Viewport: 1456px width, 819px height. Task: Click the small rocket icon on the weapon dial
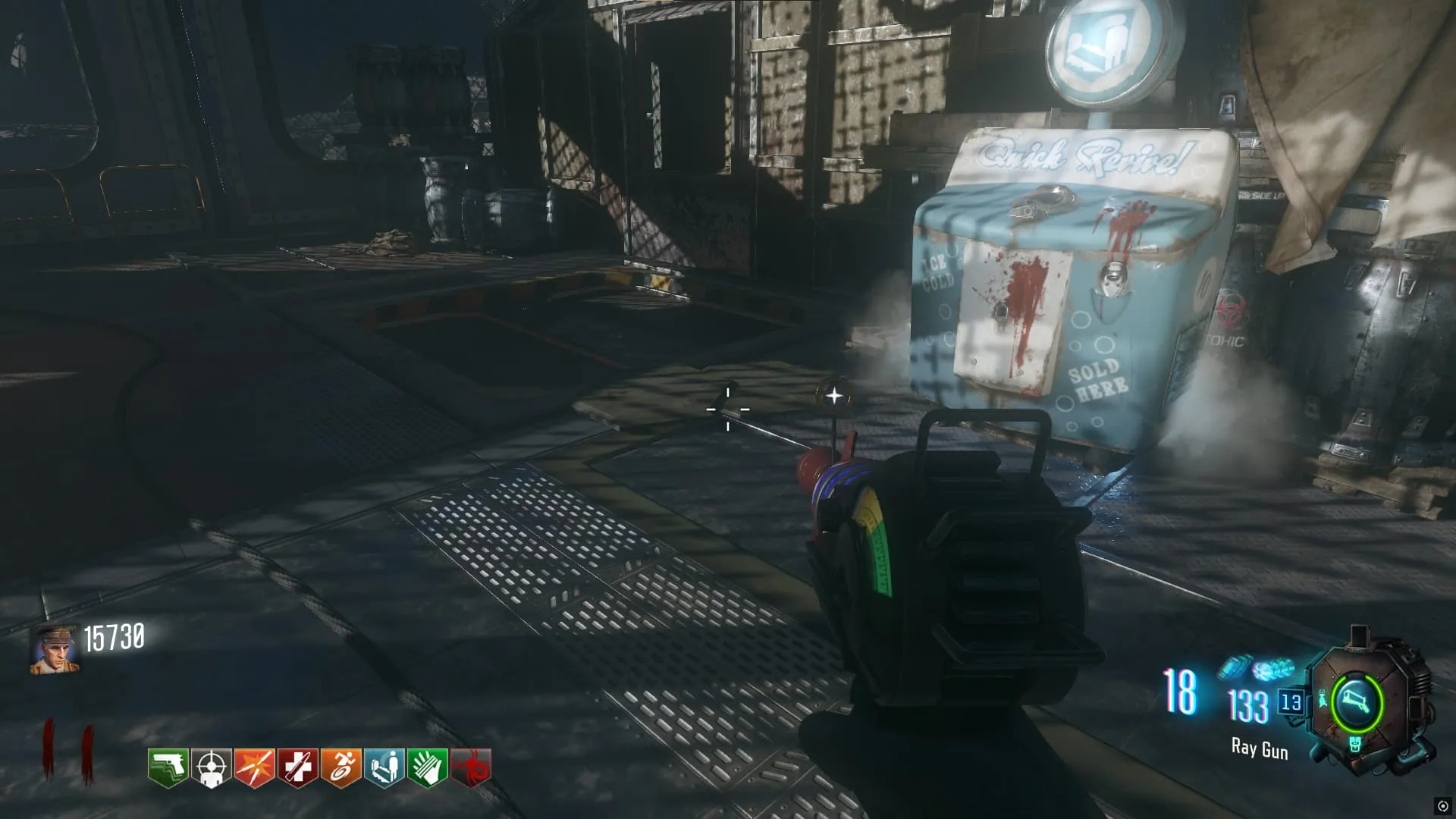pyautogui.click(x=1323, y=698)
